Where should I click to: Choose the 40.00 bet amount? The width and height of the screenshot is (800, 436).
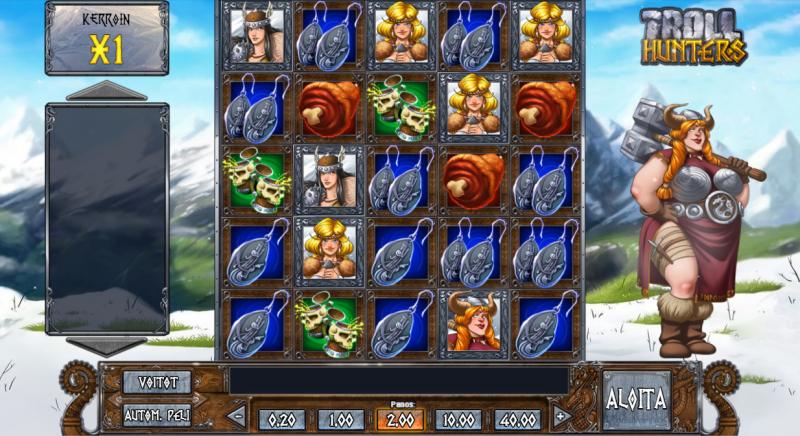pos(516,419)
